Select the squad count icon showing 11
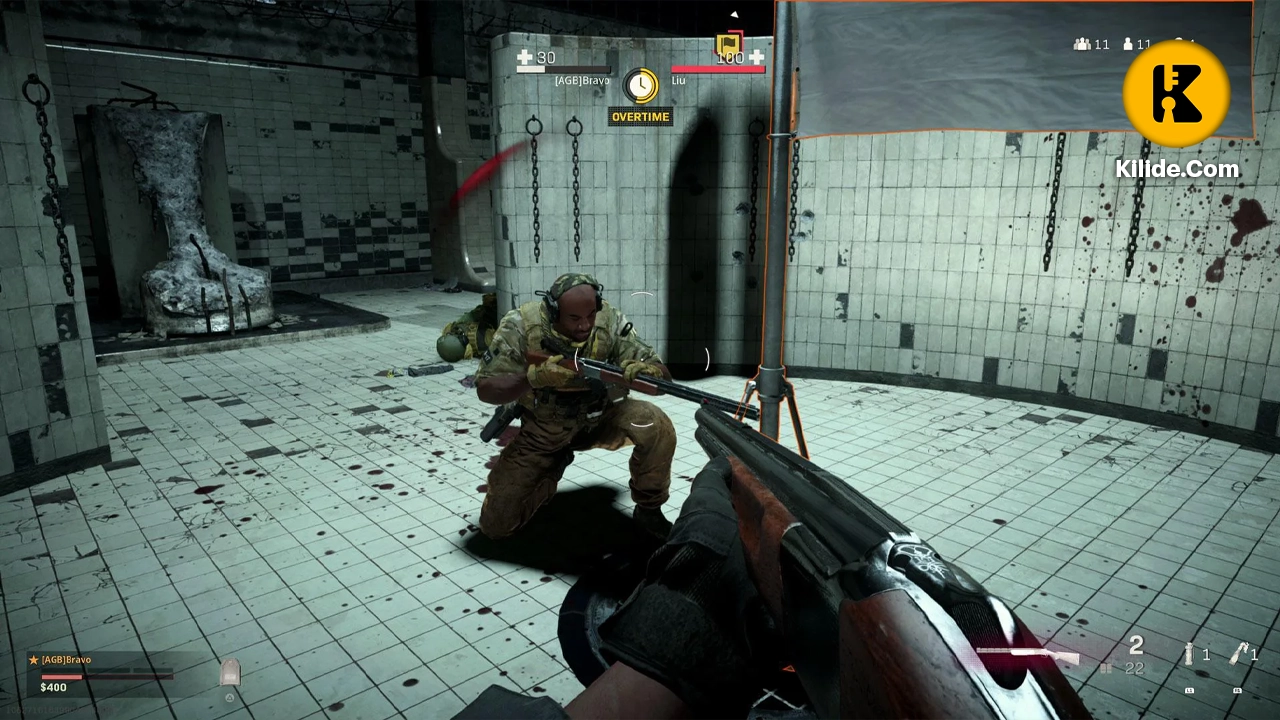This screenshot has width=1280, height=720. tap(1081, 44)
